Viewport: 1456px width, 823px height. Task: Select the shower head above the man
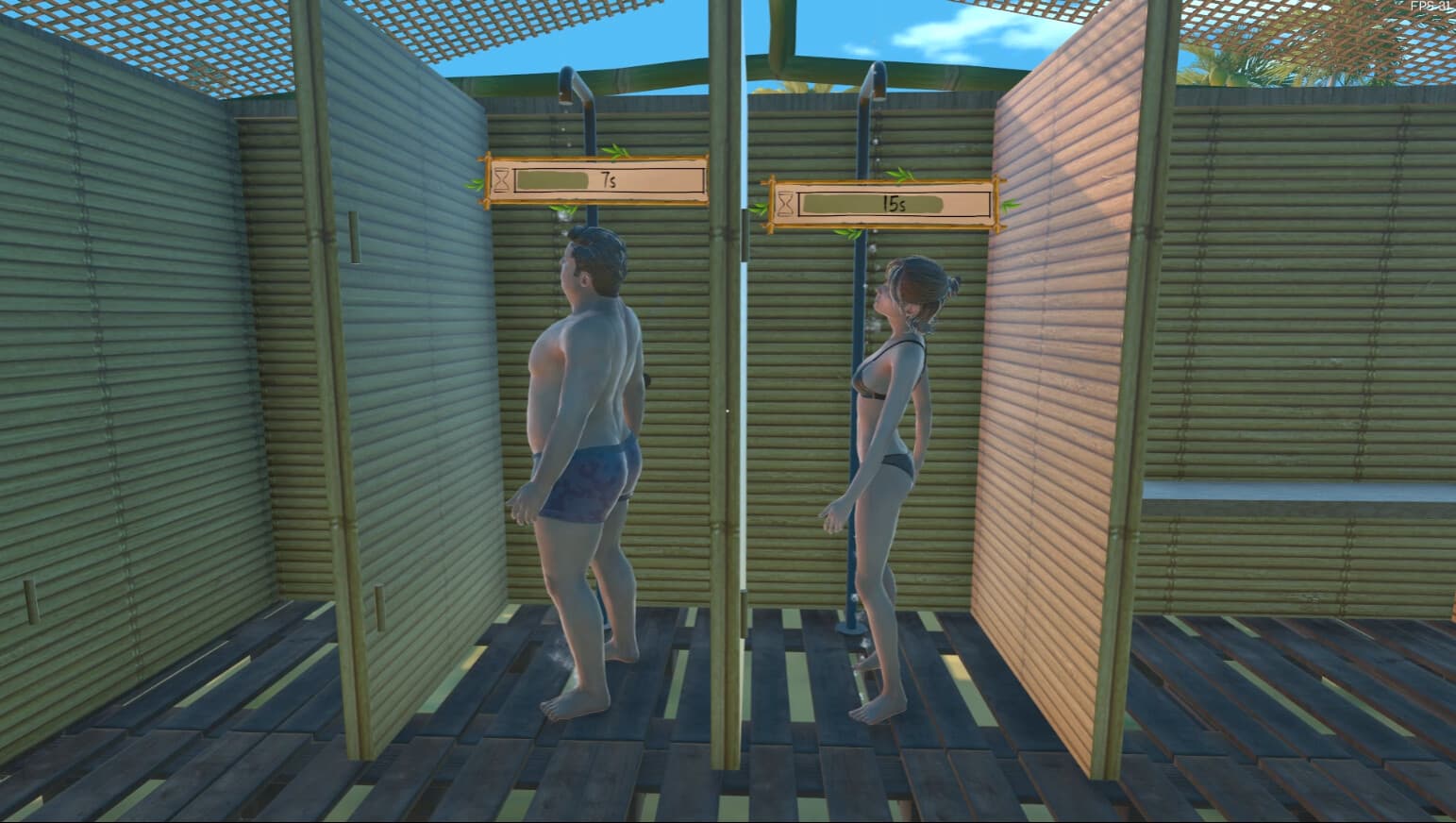[x=567, y=85]
